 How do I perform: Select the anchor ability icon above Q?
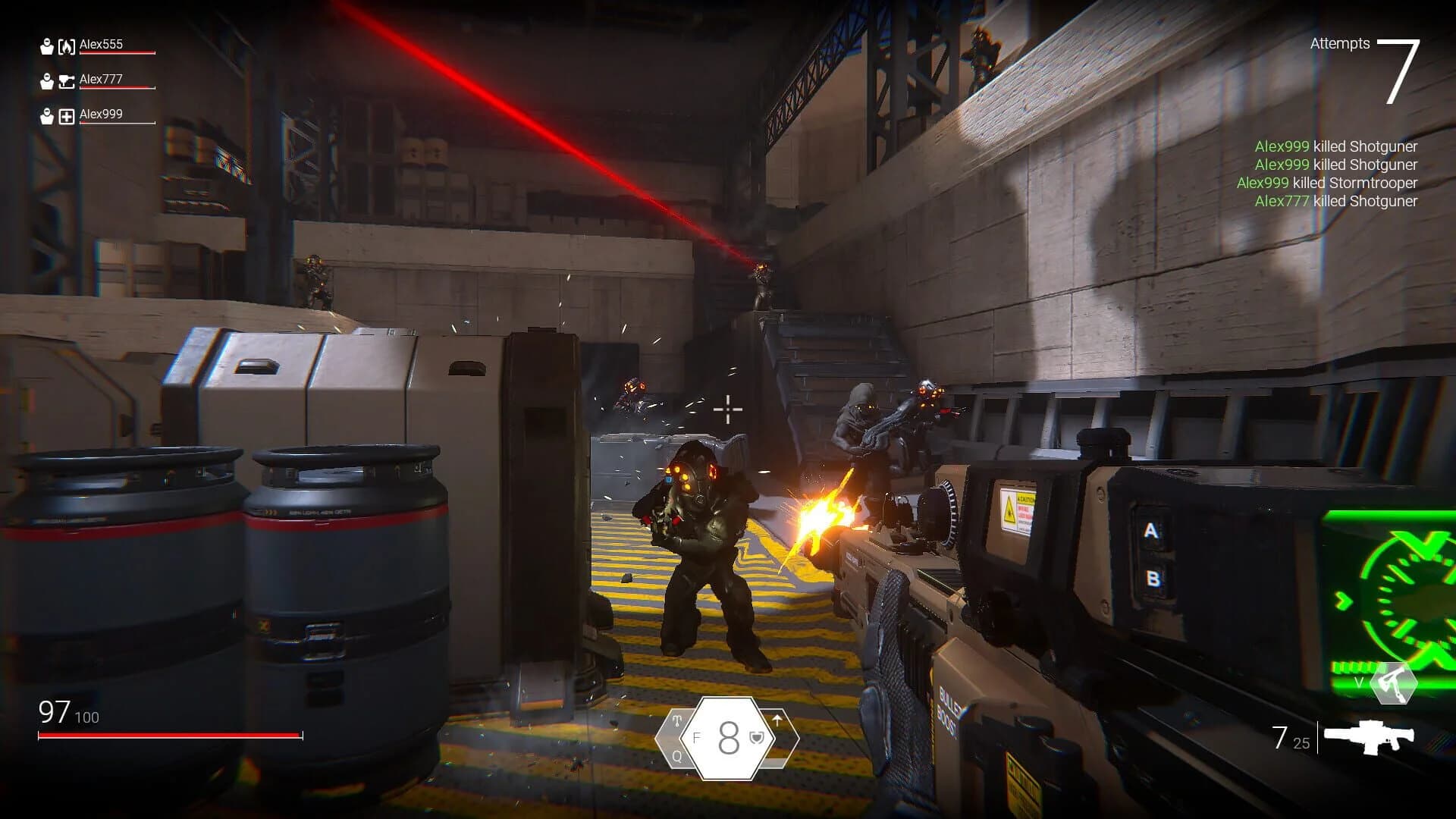pos(677,721)
